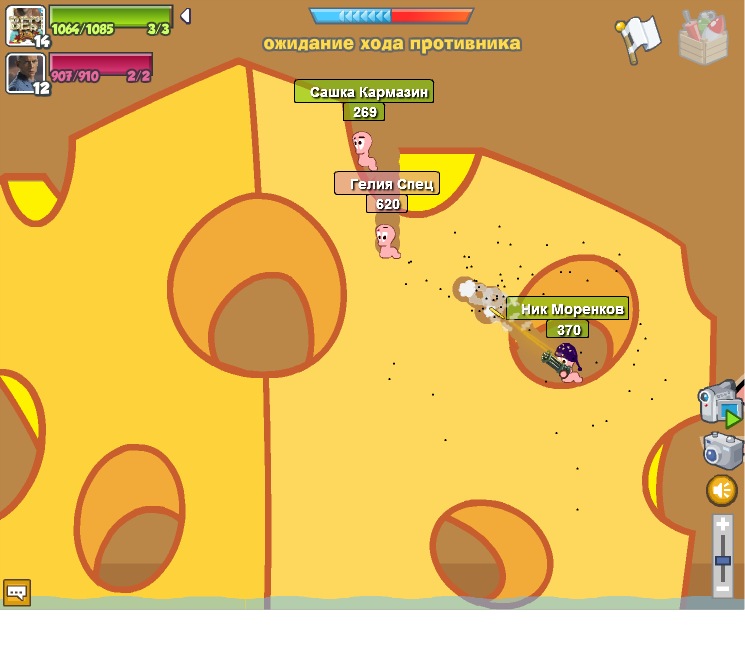Image resolution: width=745 pixels, height=650 pixels.
Task: Click the blue zoom slider handle
Action: [722, 560]
